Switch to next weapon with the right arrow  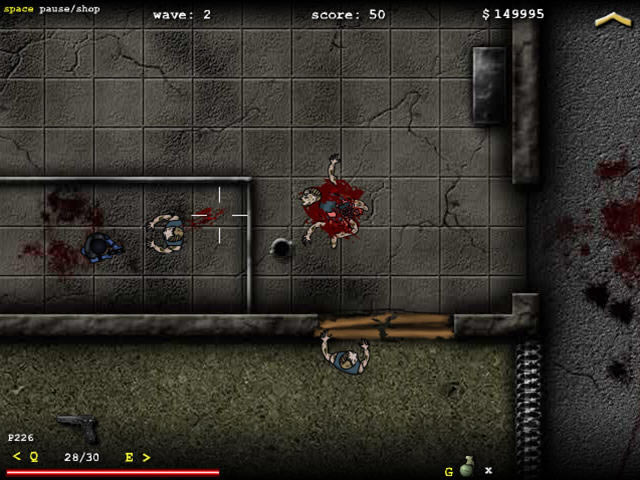146,457
